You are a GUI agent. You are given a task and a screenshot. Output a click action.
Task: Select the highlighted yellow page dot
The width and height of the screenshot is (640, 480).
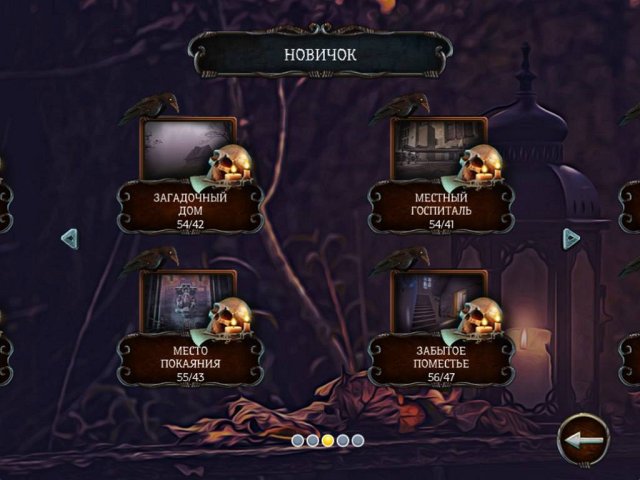tap(328, 440)
